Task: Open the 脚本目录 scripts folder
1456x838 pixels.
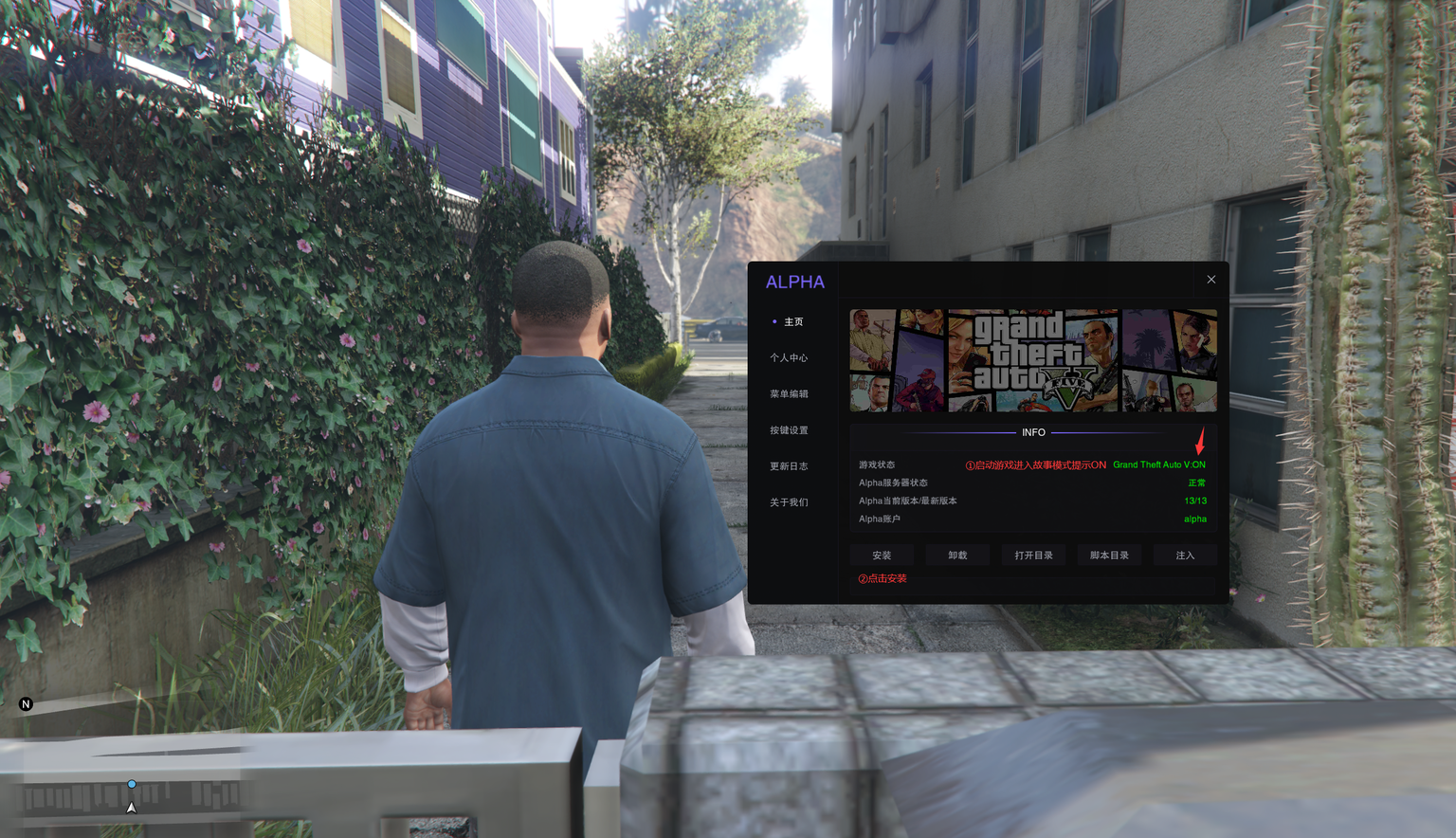Action: pos(1109,556)
